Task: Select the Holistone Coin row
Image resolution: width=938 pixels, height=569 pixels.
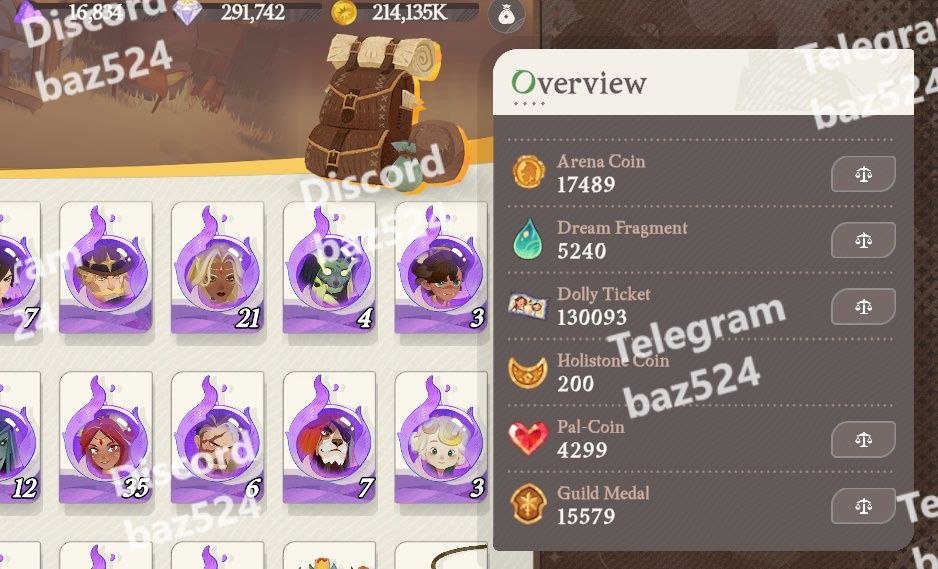Action: click(x=700, y=373)
